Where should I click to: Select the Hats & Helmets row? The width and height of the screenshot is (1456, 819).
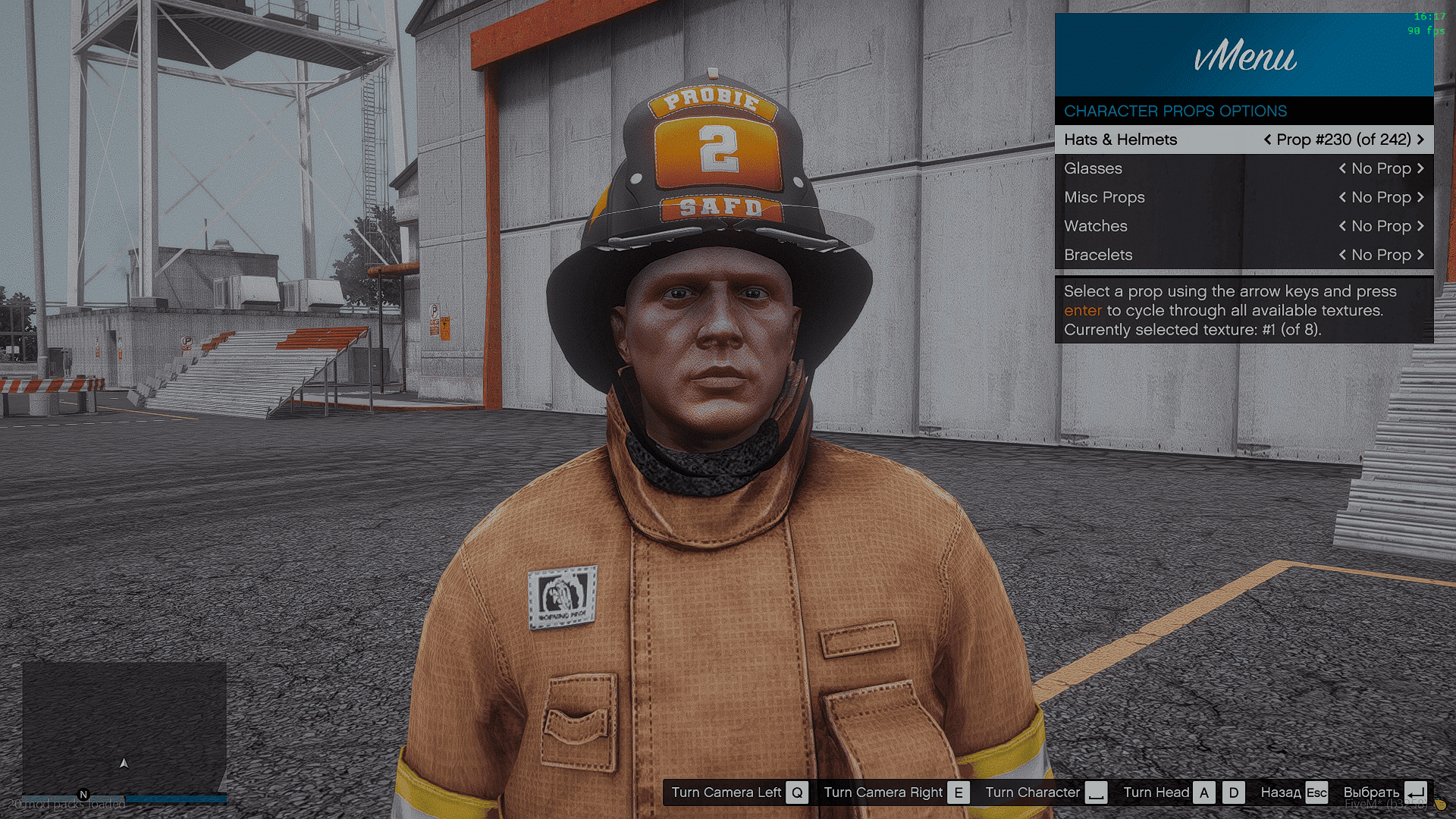click(1120, 140)
